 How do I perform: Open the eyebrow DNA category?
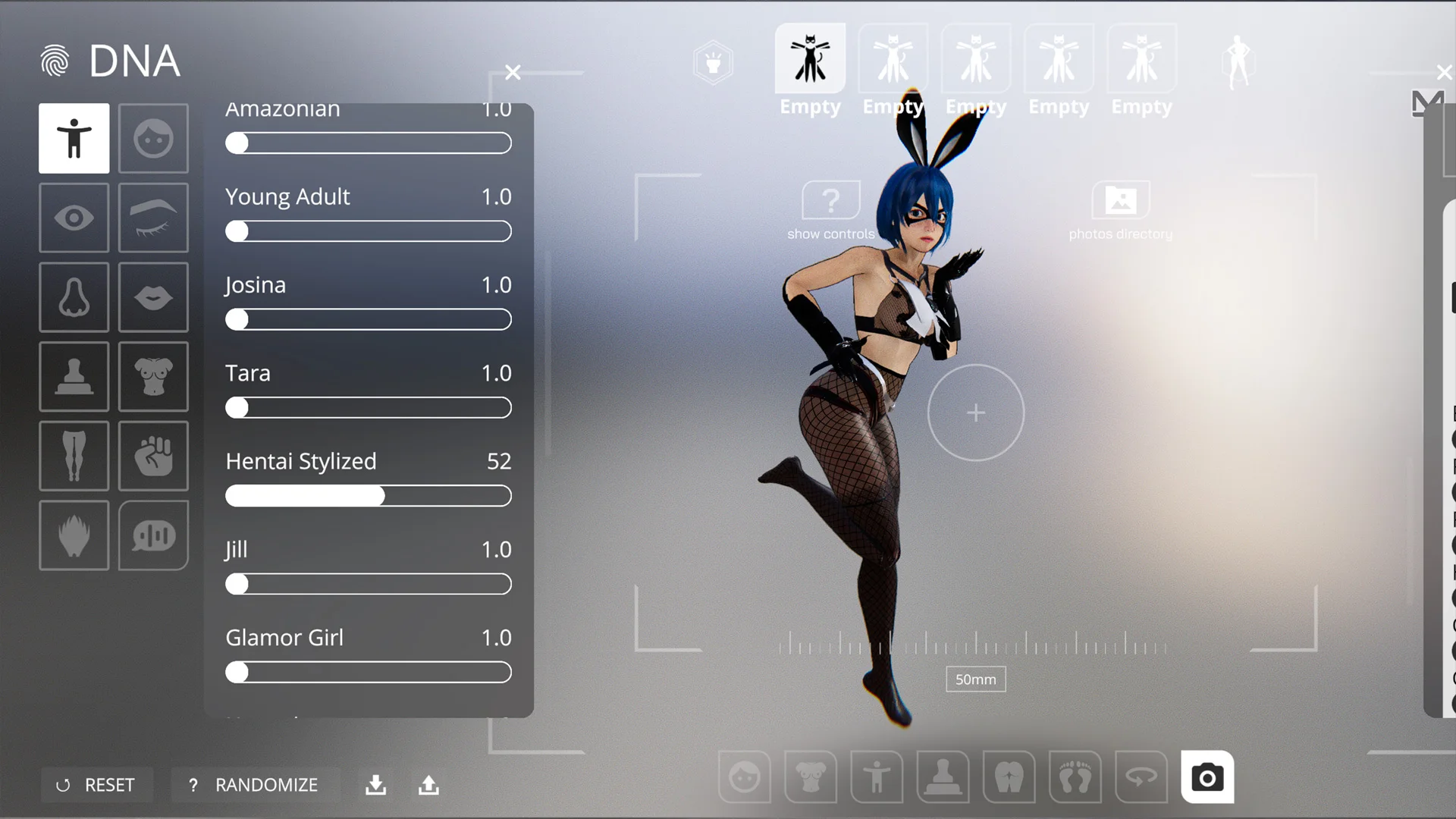coord(153,218)
